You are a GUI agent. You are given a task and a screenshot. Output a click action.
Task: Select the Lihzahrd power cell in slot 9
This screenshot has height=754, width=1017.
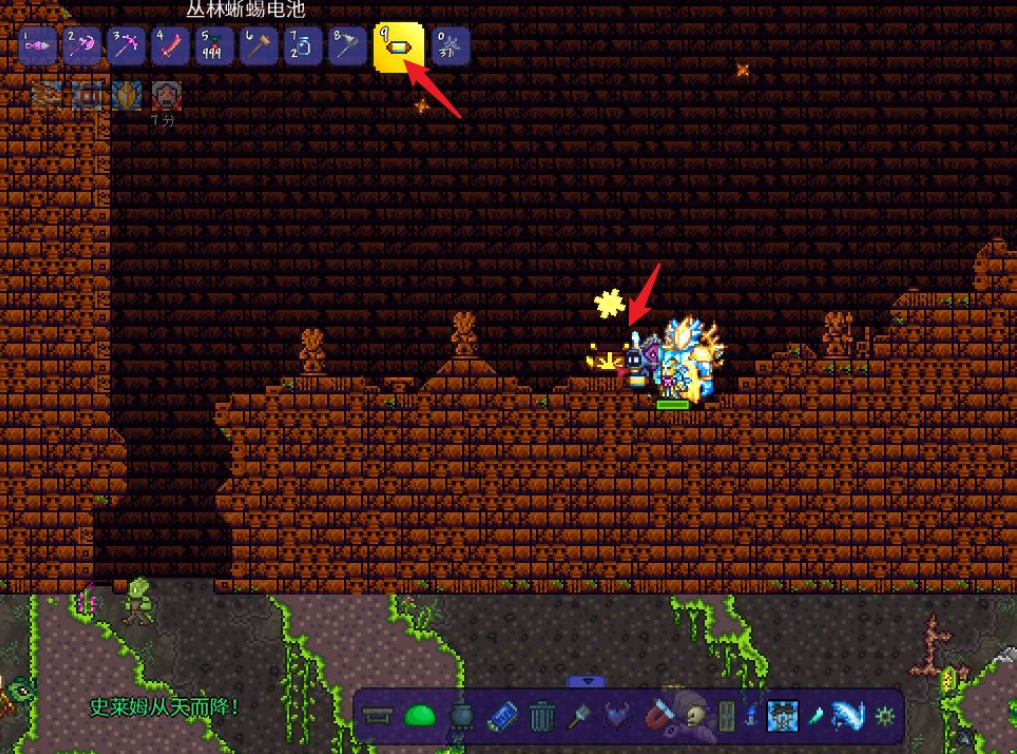(398, 47)
